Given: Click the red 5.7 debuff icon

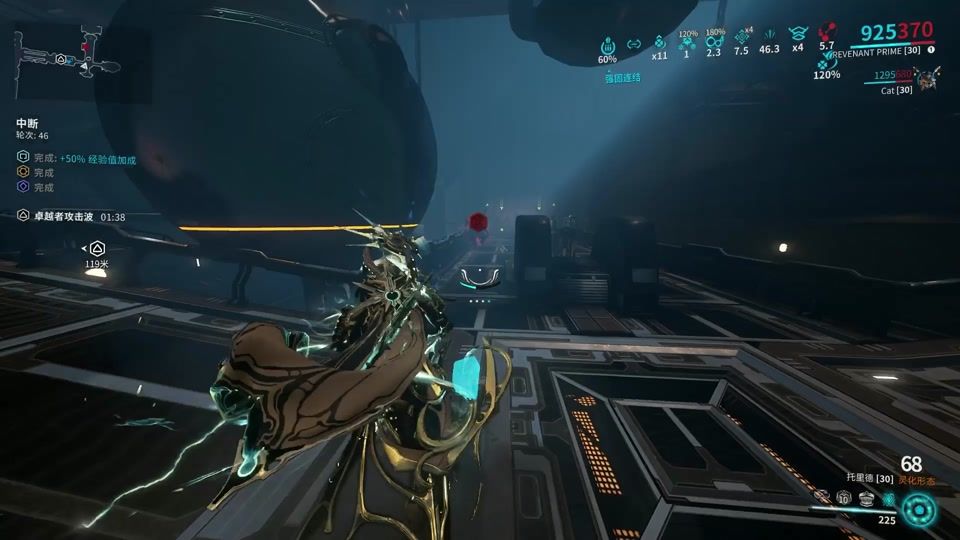Looking at the screenshot, I should click(x=826, y=31).
